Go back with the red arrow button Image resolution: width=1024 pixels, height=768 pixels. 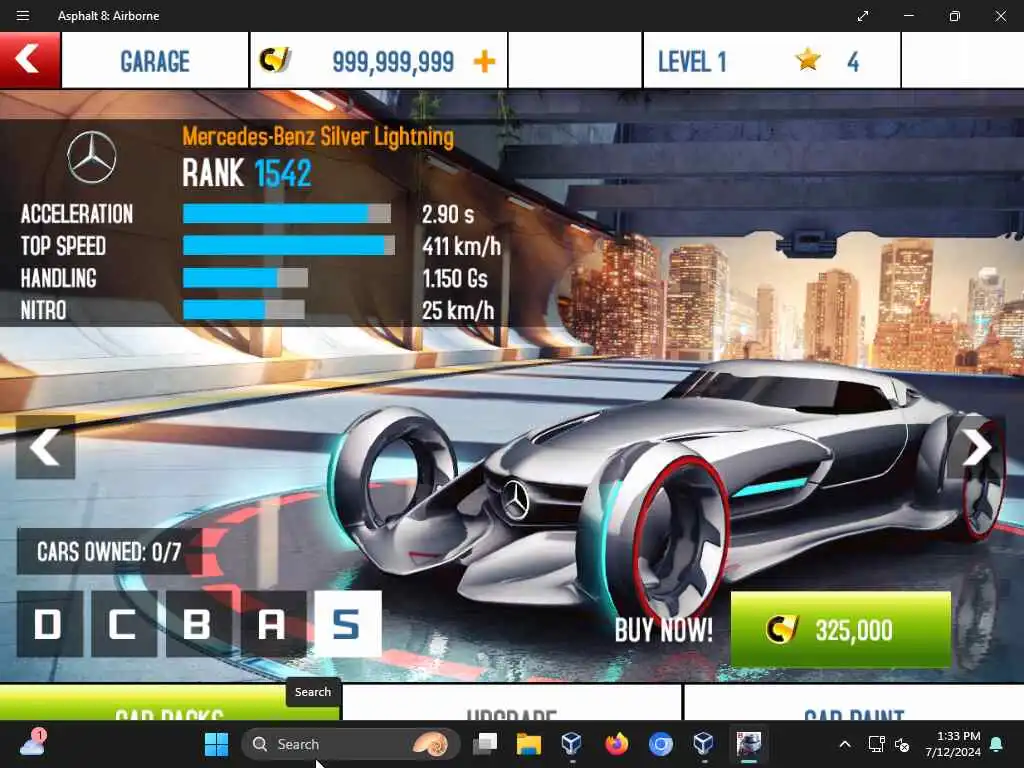coord(29,60)
